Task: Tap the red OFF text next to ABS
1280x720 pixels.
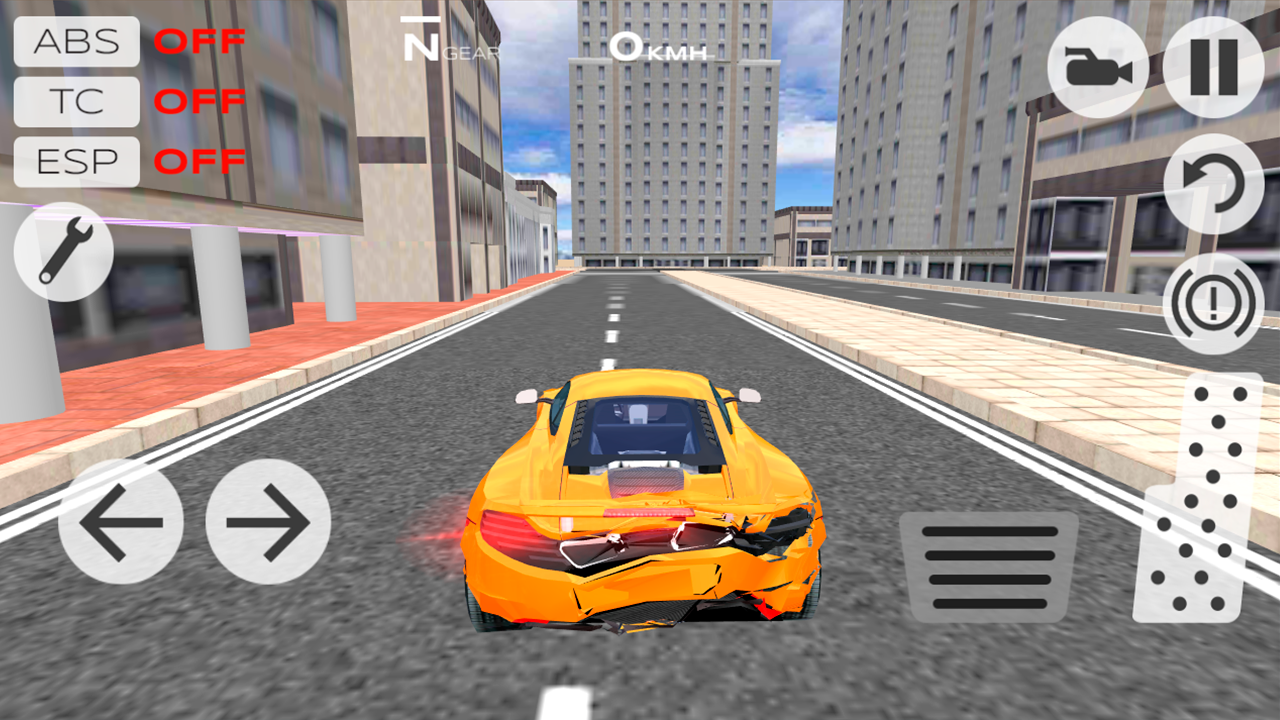Action: (x=202, y=42)
